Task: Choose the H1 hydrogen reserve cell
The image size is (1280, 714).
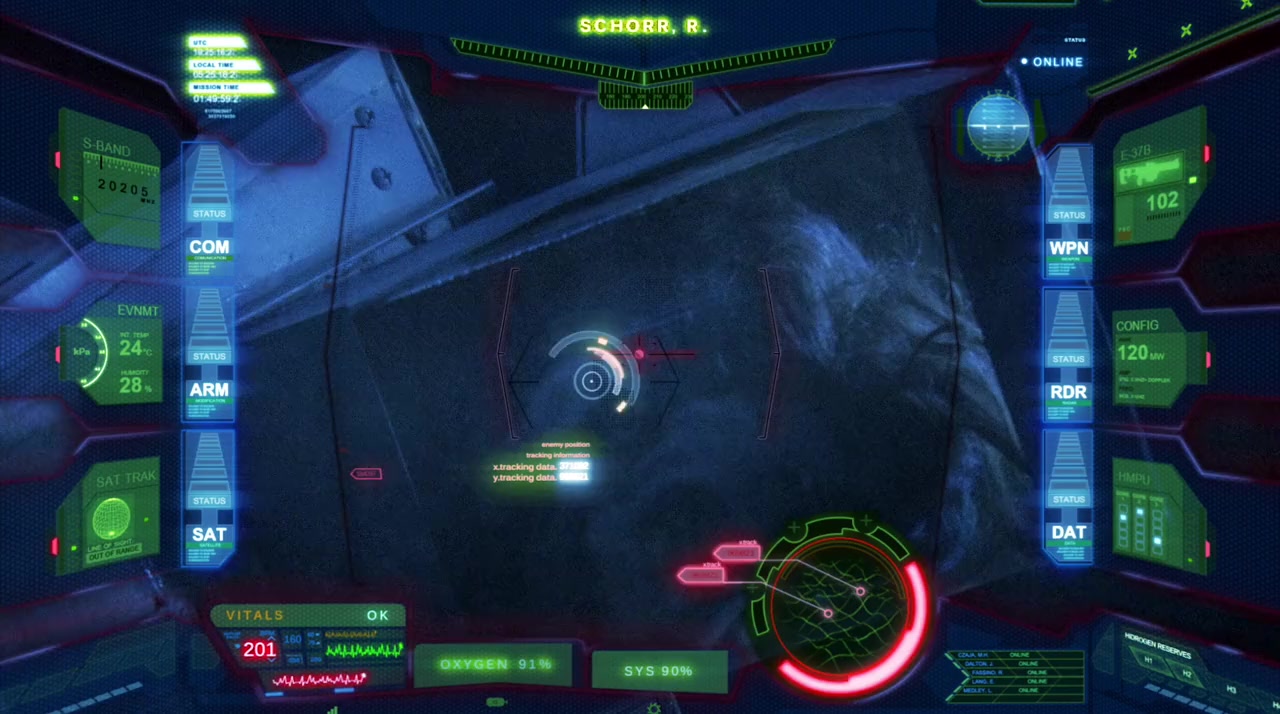Action: click(x=1149, y=661)
